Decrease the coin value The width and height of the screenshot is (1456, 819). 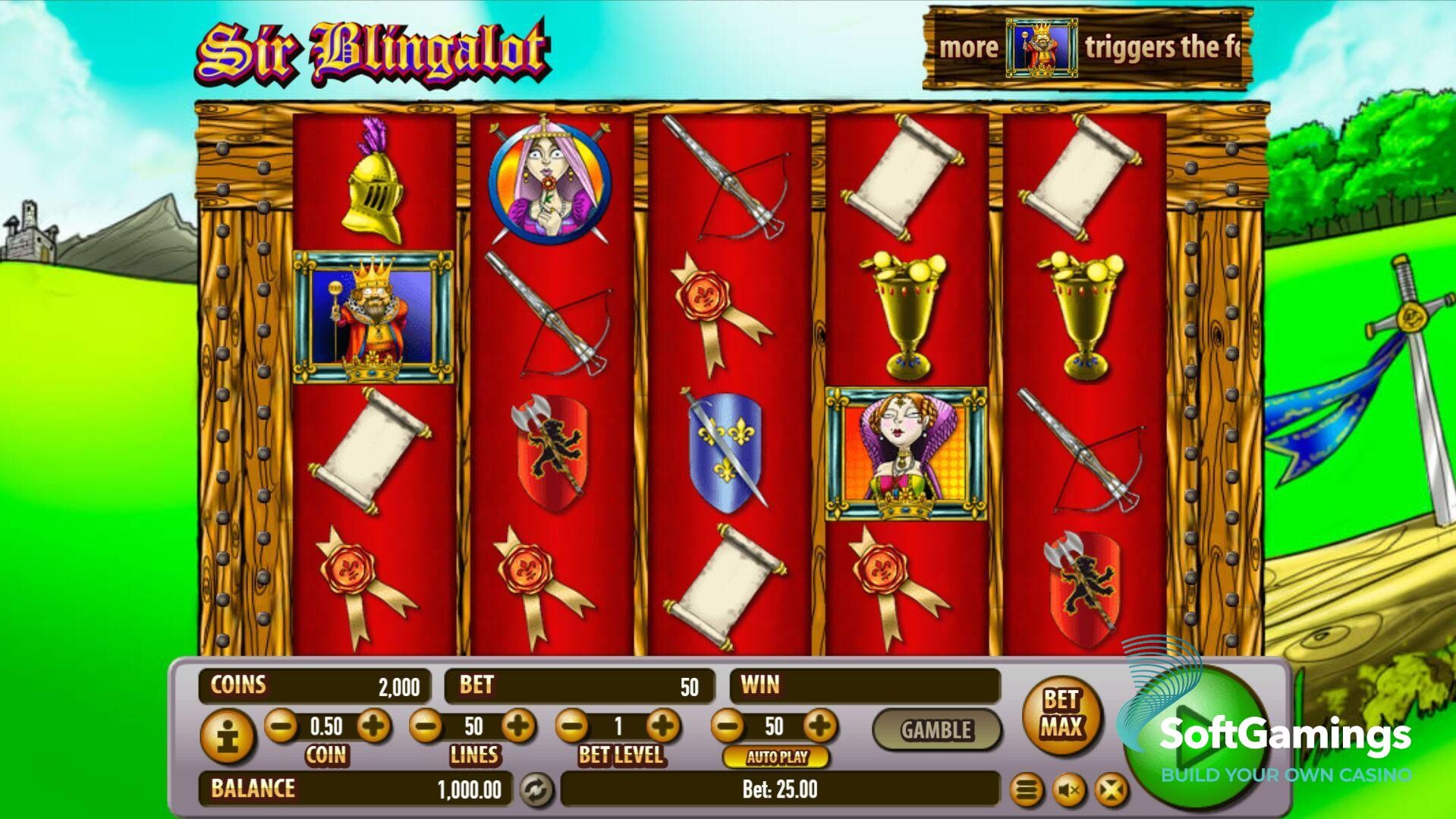[281, 726]
